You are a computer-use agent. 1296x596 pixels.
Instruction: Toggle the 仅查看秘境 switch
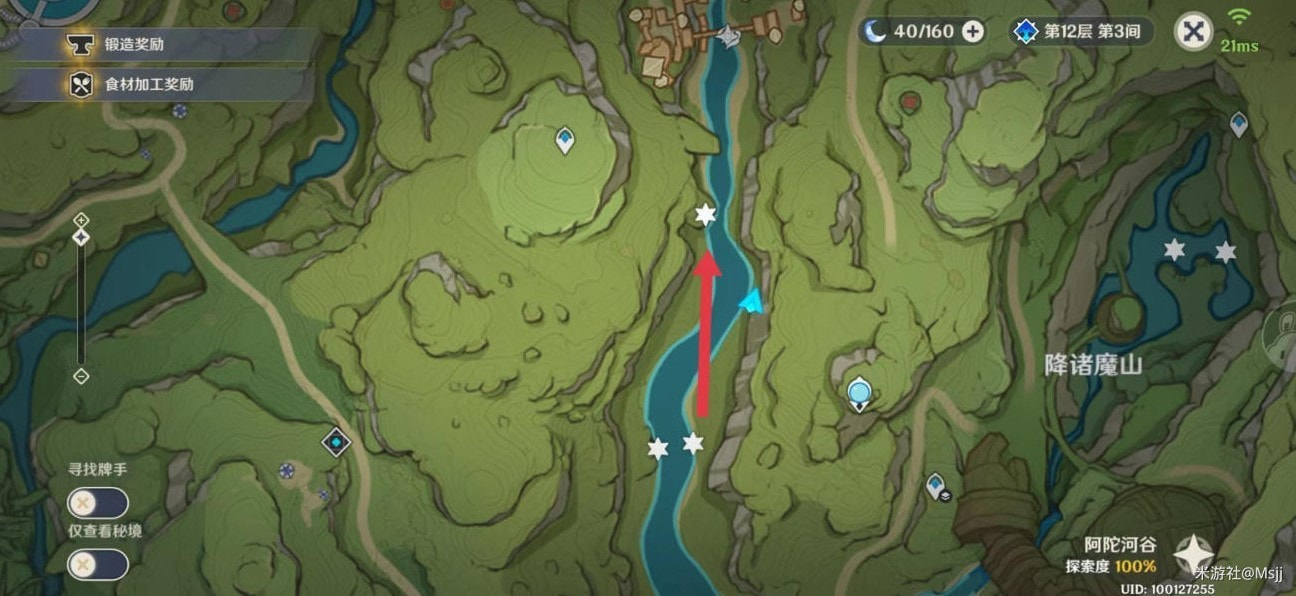(x=97, y=565)
